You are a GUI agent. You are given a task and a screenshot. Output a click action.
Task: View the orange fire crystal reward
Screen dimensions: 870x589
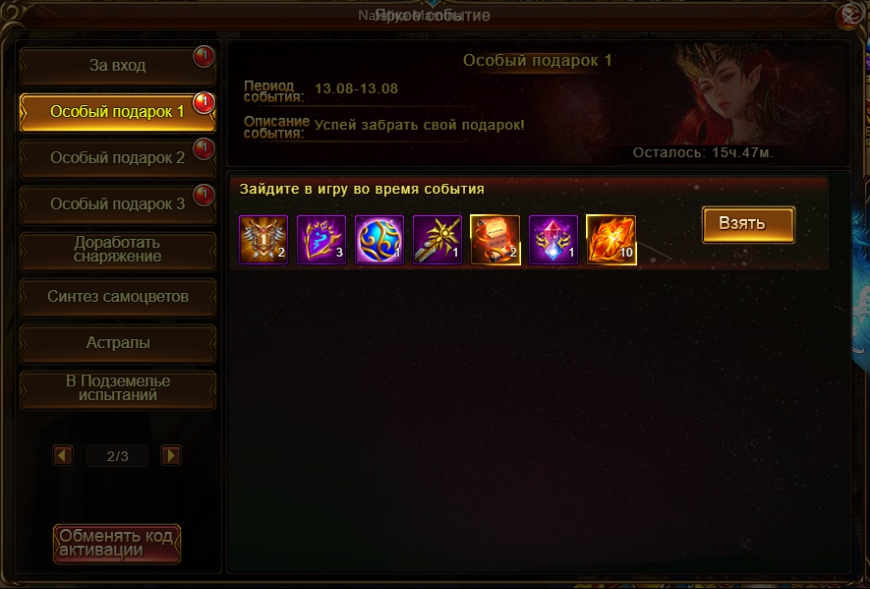click(611, 240)
